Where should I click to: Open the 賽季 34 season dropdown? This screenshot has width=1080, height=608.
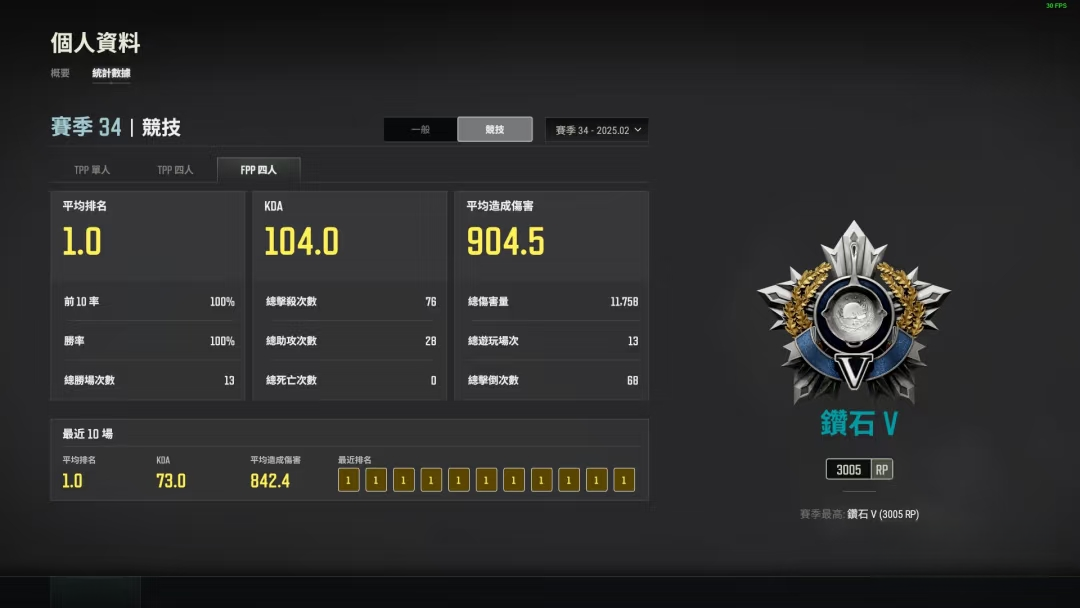pos(597,130)
